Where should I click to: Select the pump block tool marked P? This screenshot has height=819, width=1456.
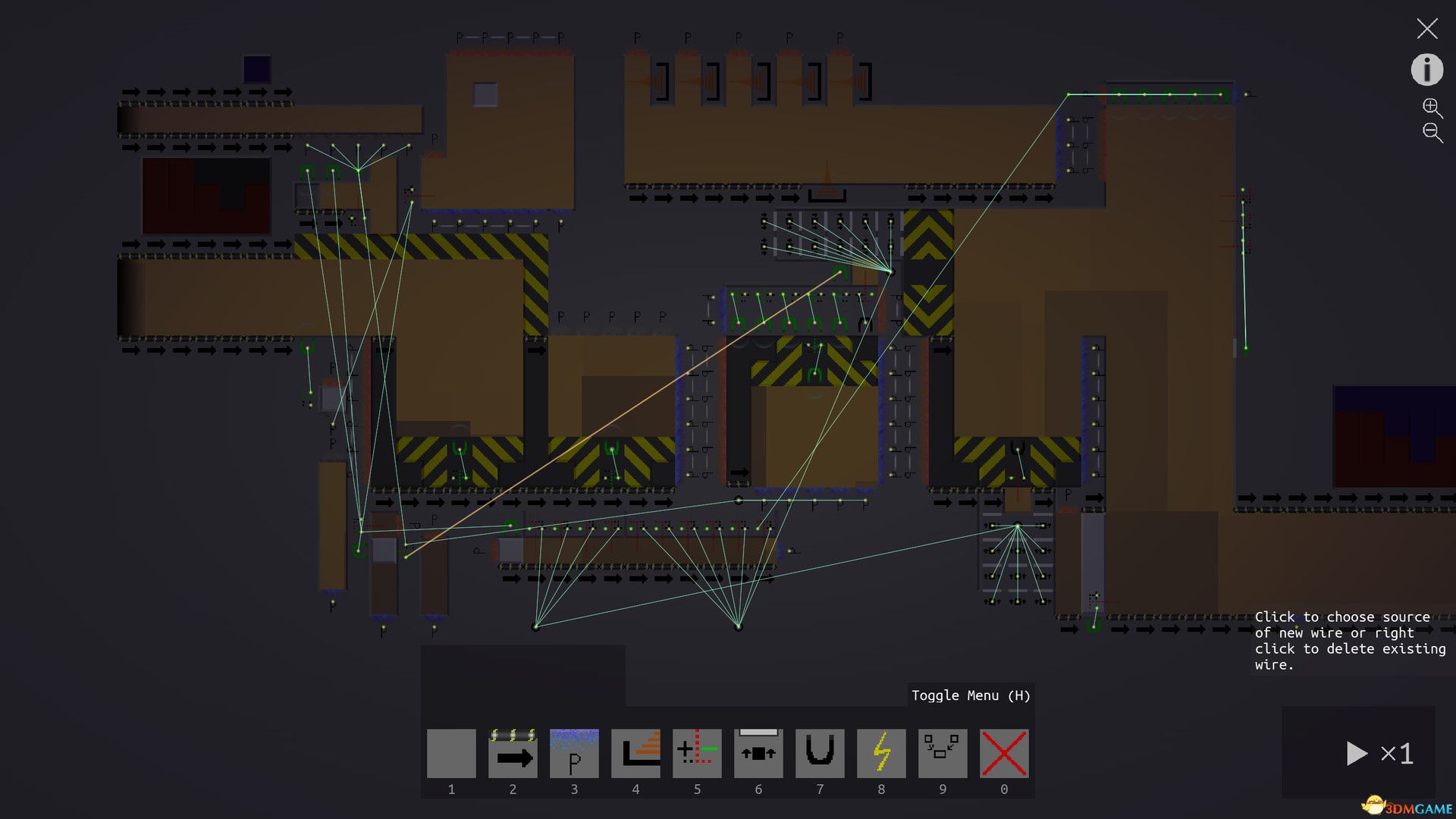coord(573,753)
